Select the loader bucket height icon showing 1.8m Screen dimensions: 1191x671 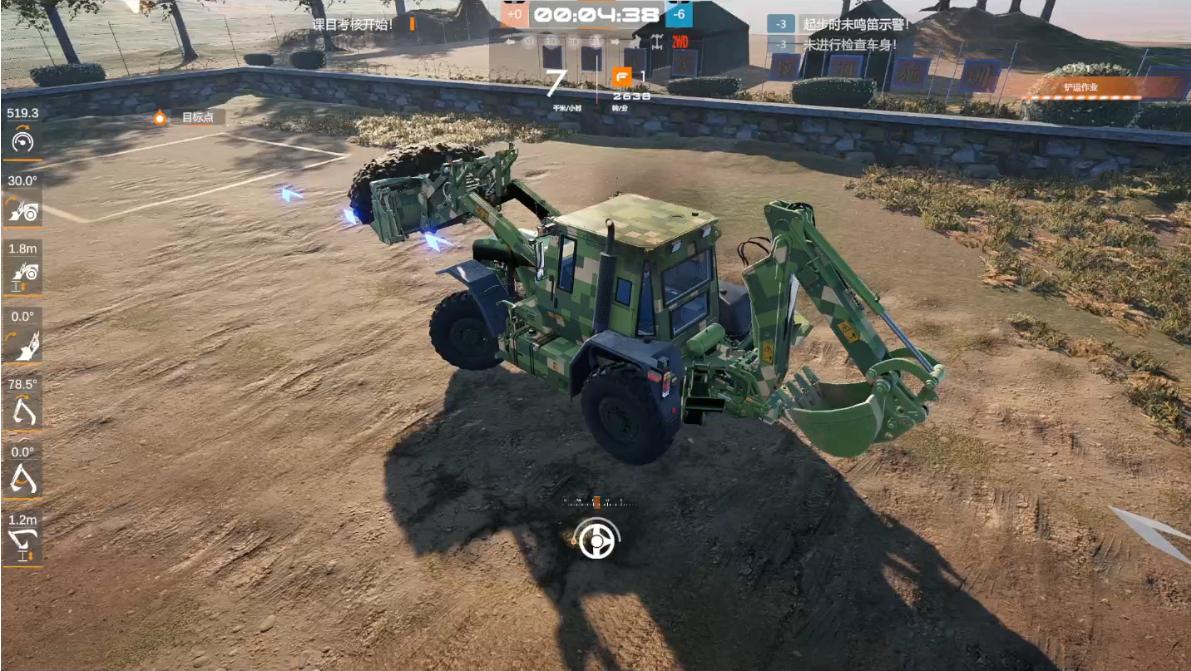pyautogui.click(x=22, y=274)
